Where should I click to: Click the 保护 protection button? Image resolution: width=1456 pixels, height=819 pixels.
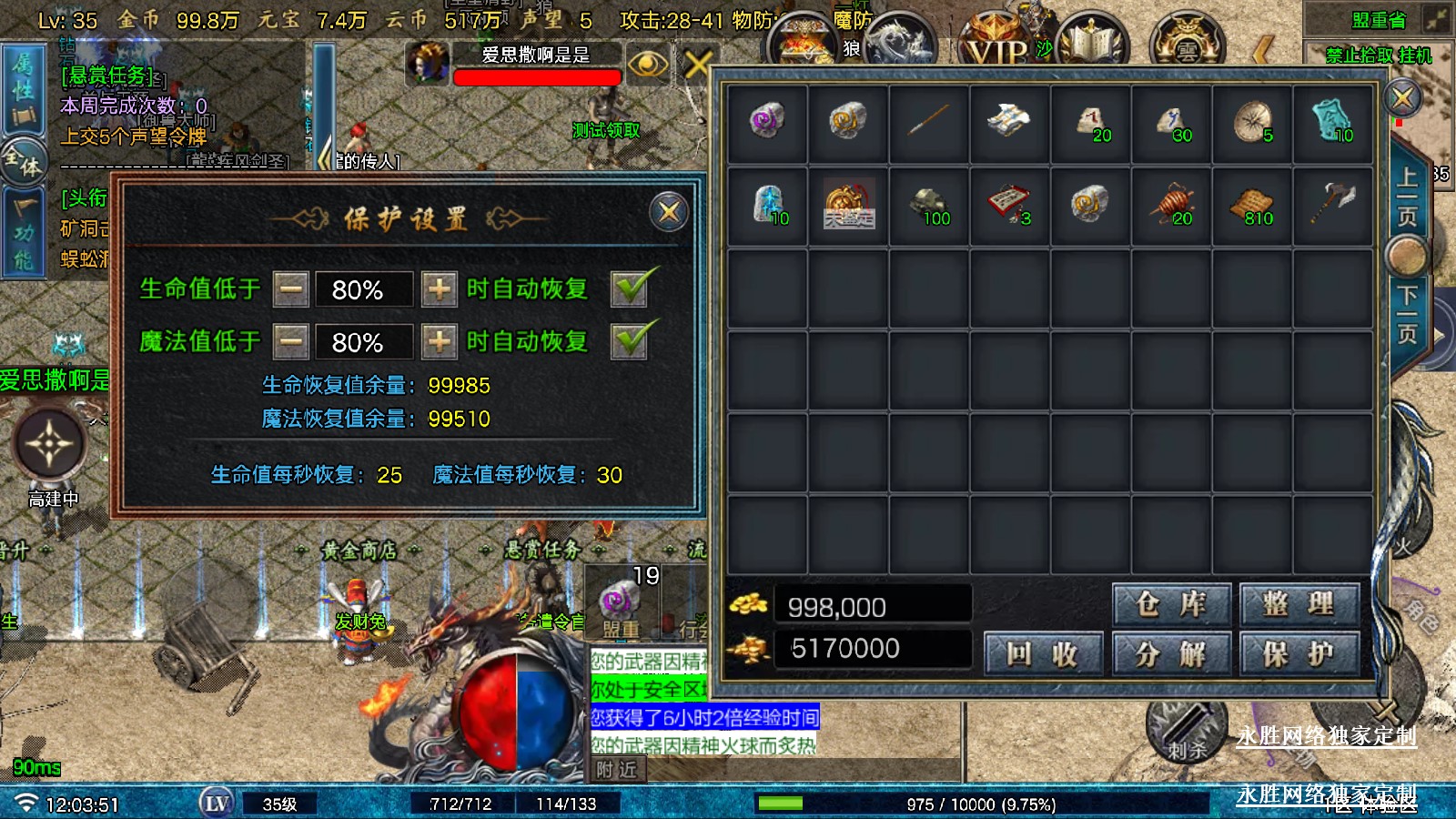(1299, 652)
